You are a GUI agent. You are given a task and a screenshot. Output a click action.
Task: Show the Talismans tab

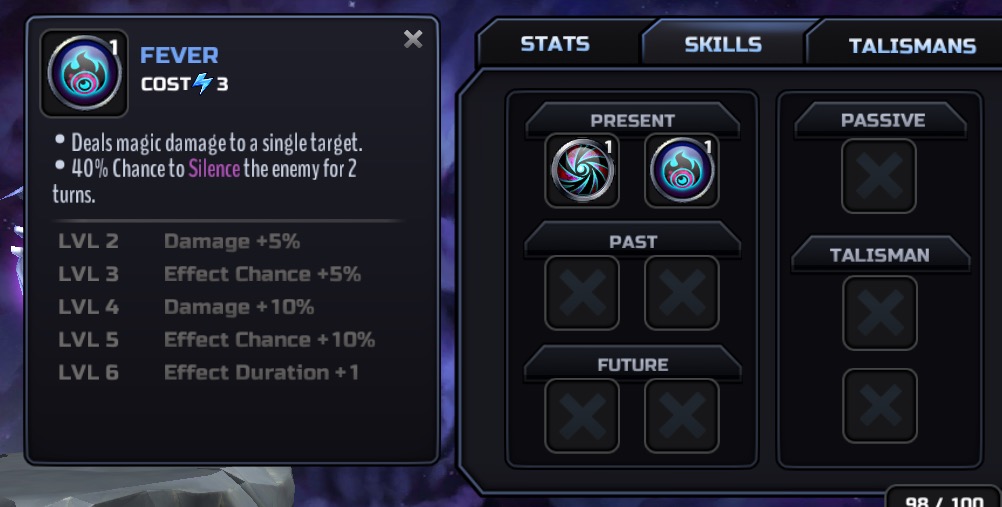point(912,46)
